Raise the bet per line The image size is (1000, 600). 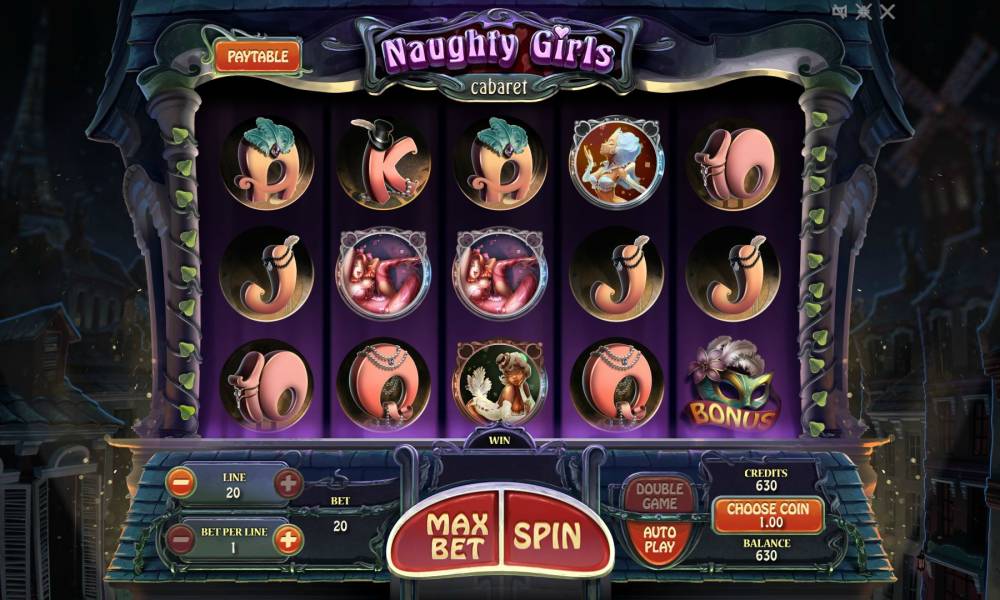pos(288,540)
